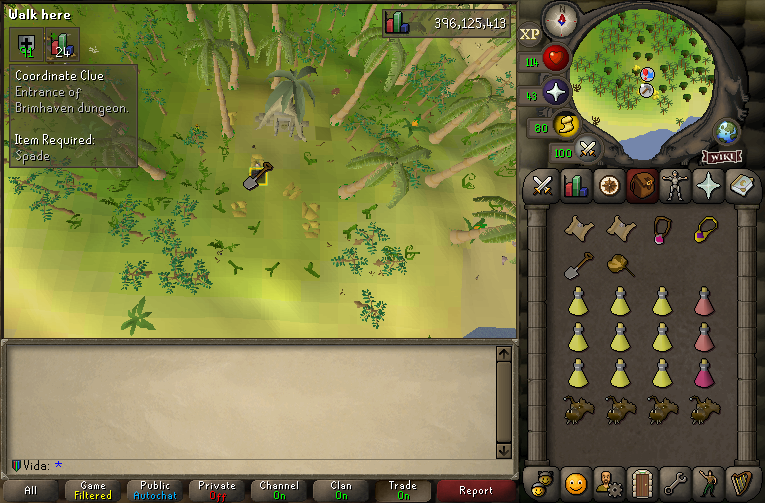
Task: Click the Report button
Action: pos(476,490)
